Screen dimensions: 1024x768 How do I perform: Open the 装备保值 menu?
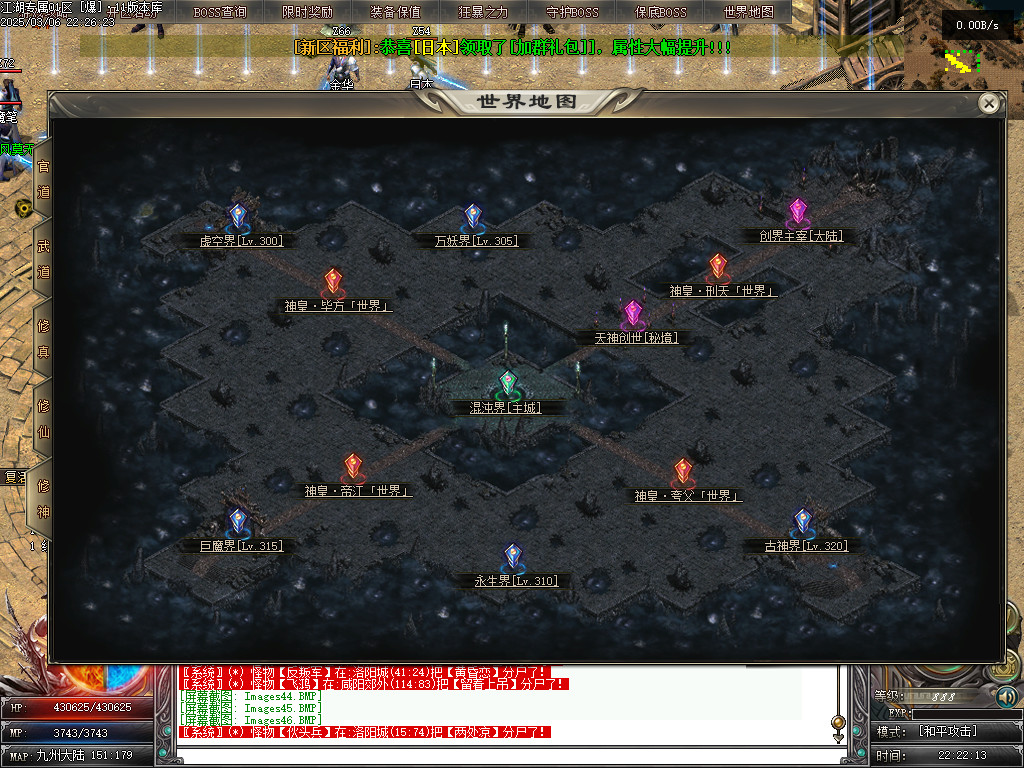pyautogui.click(x=395, y=12)
